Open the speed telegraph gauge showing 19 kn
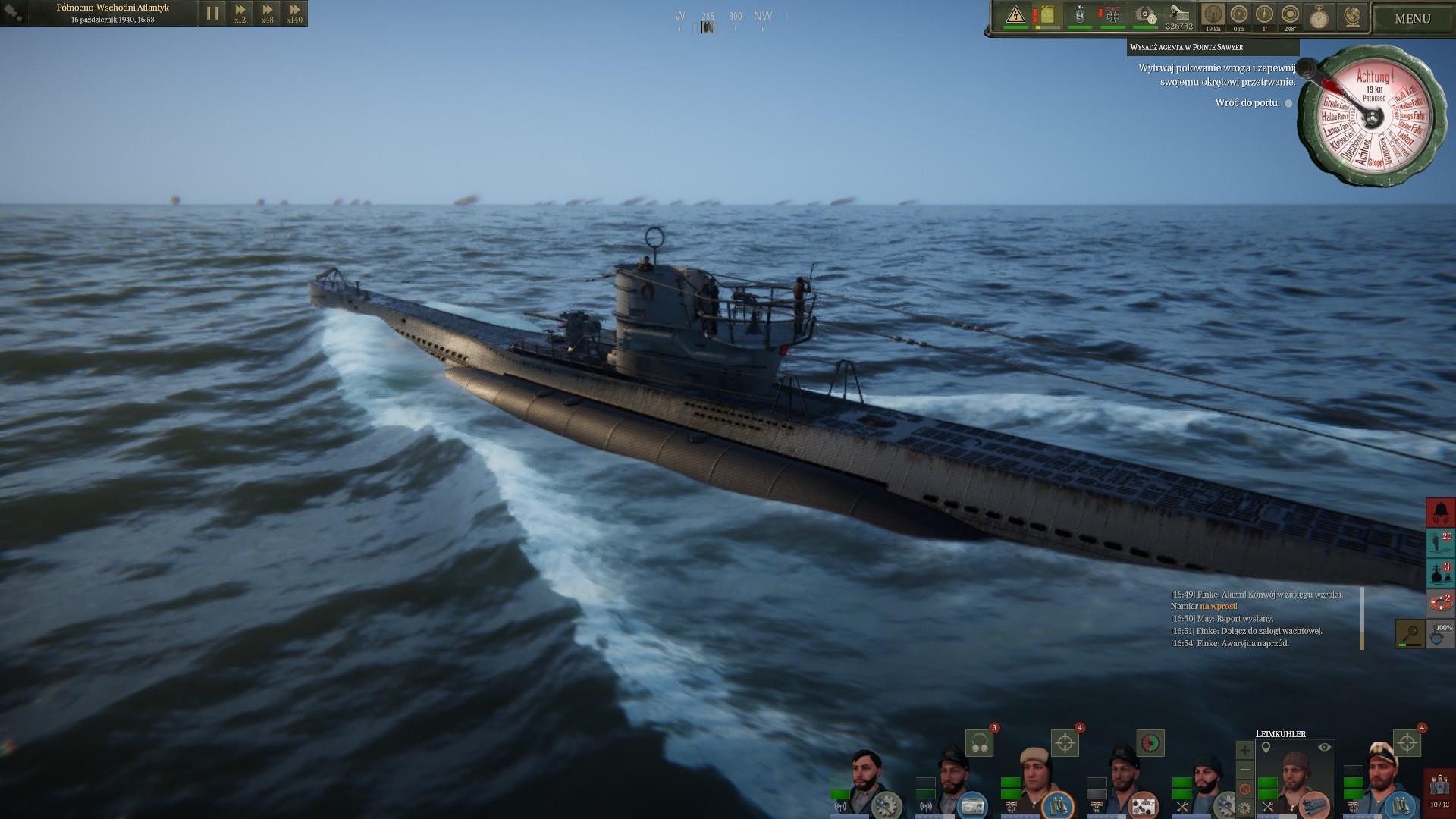The width and height of the screenshot is (1456, 819). (x=1213, y=15)
